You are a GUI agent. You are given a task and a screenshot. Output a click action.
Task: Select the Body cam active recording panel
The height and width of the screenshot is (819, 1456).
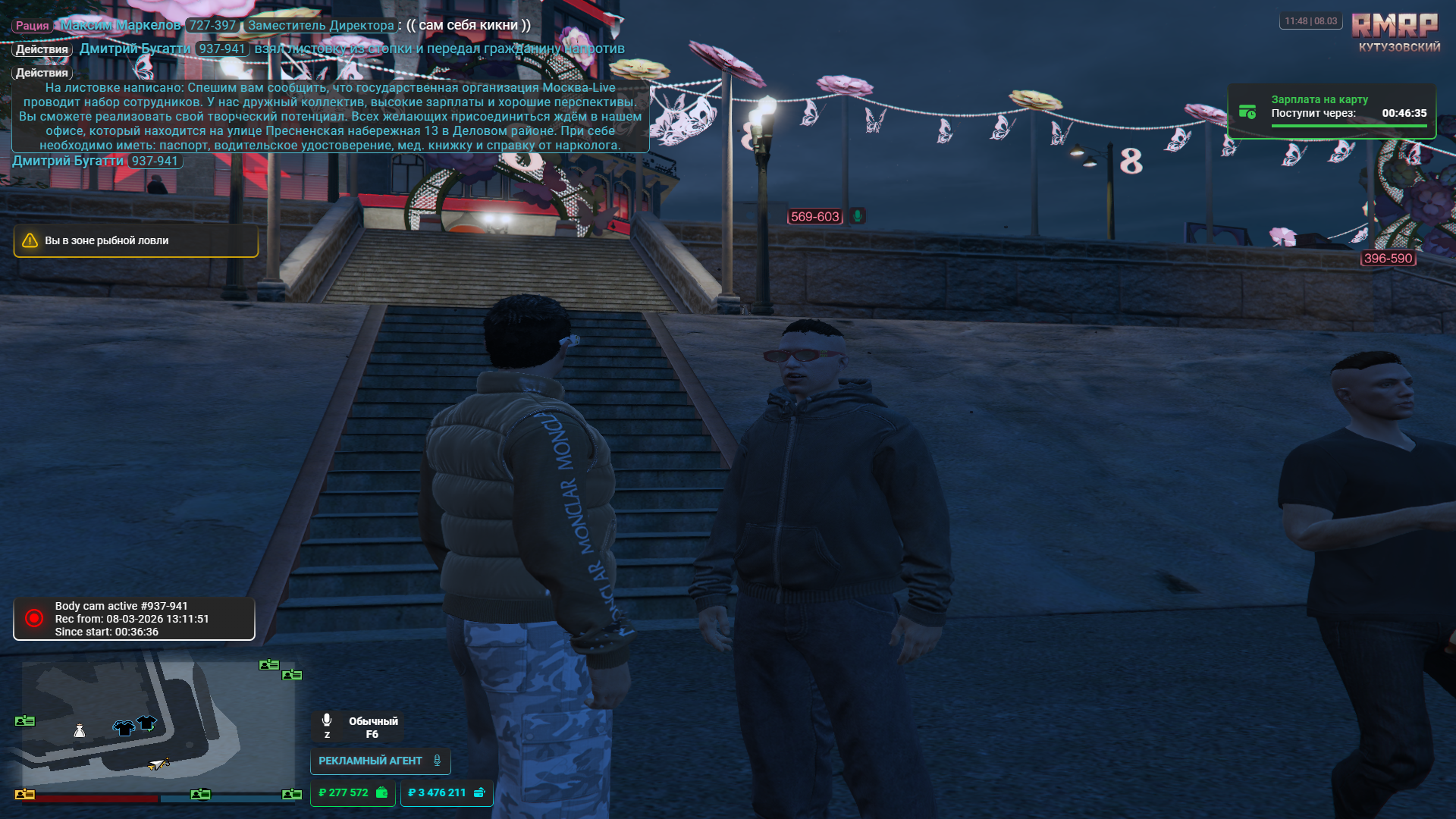coord(134,619)
